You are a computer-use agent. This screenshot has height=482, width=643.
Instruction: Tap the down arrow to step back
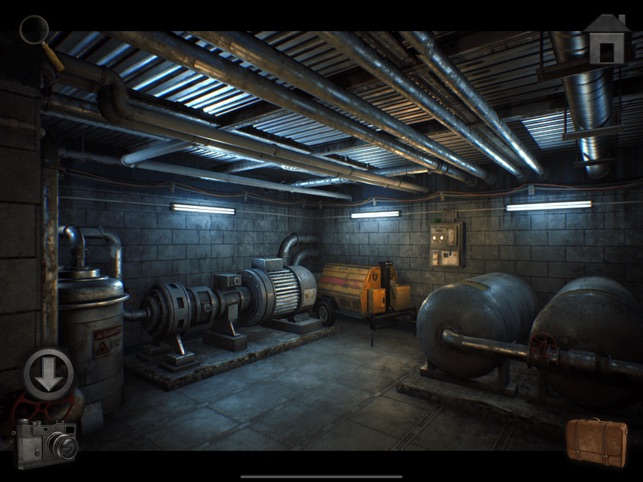coord(48,372)
